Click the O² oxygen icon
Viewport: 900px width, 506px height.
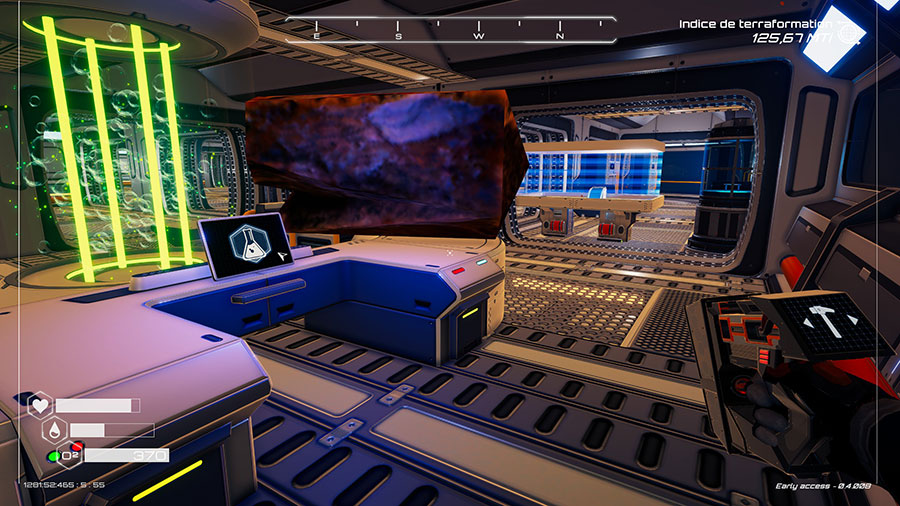tap(70, 455)
